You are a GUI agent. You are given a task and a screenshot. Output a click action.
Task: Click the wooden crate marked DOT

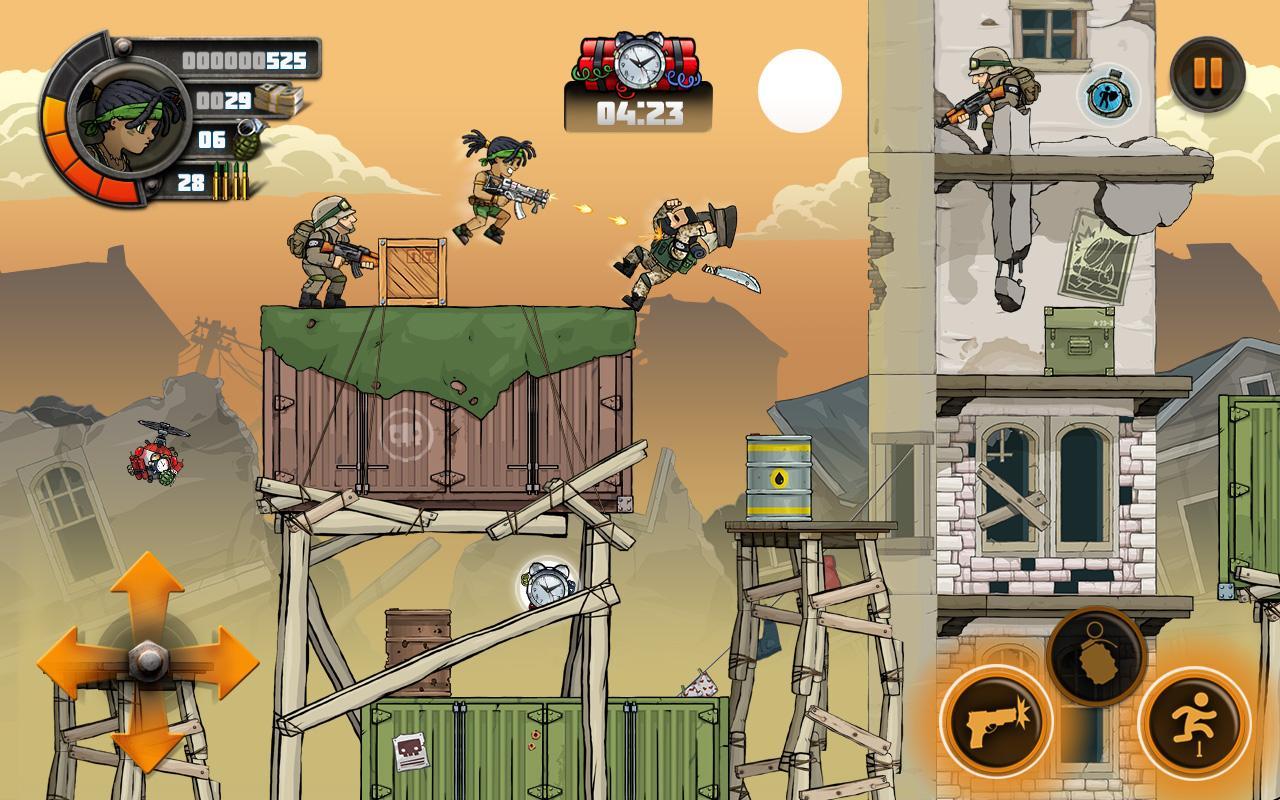pos(412,270)
